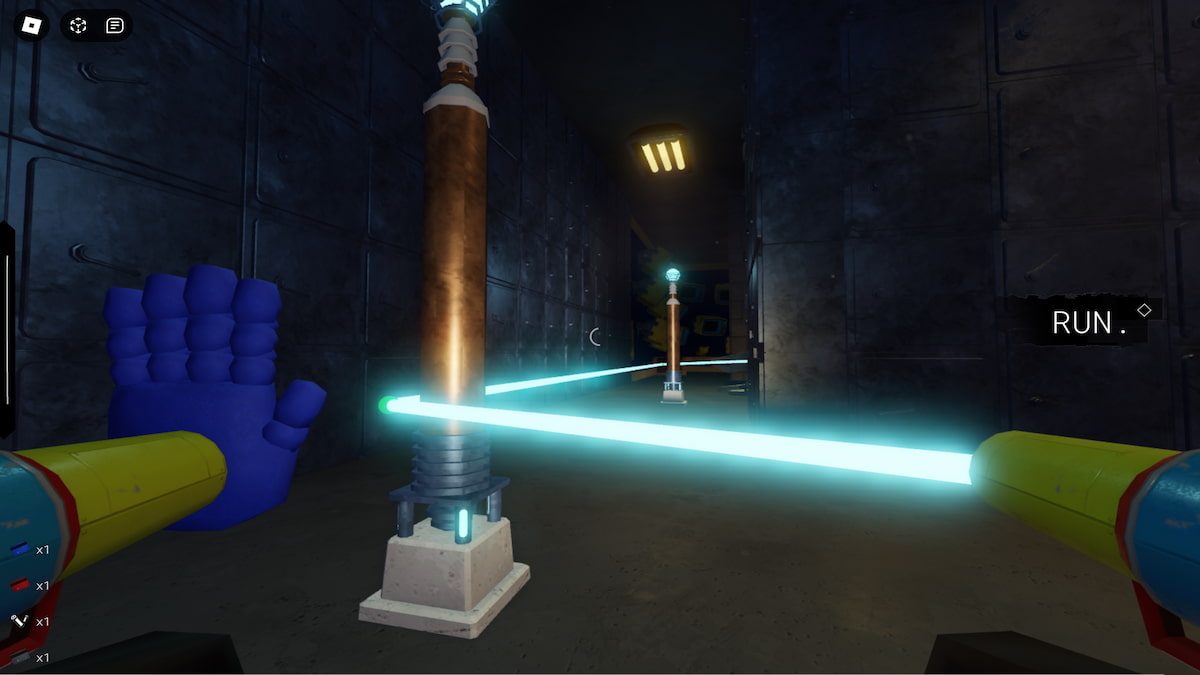Viewport: 1200px width, 675px height.
Task: Toggle the Roblox chat window
Action: [x=115, y=25]
